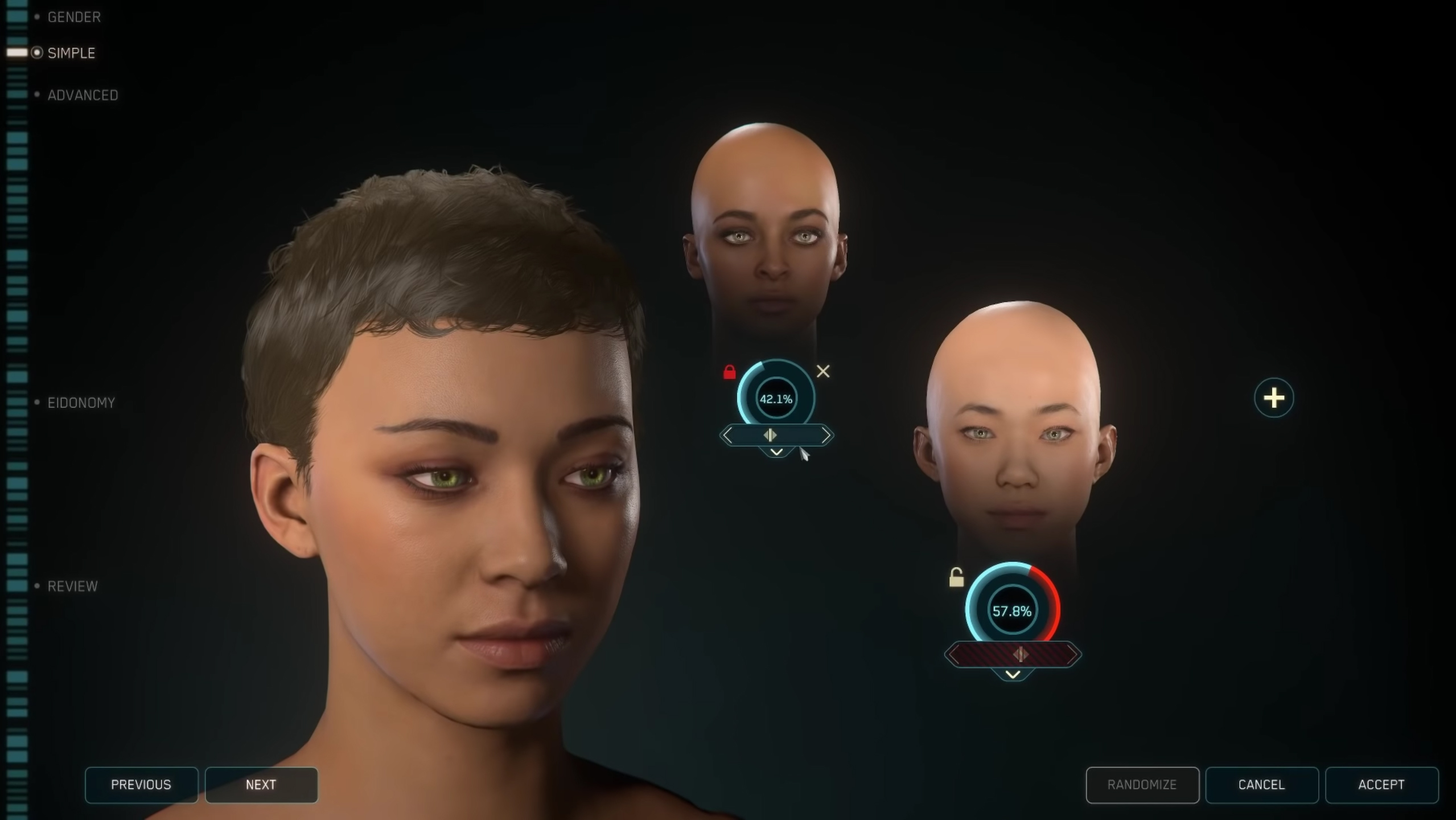Randomize the character's appearance

[x=1142, y=785]
